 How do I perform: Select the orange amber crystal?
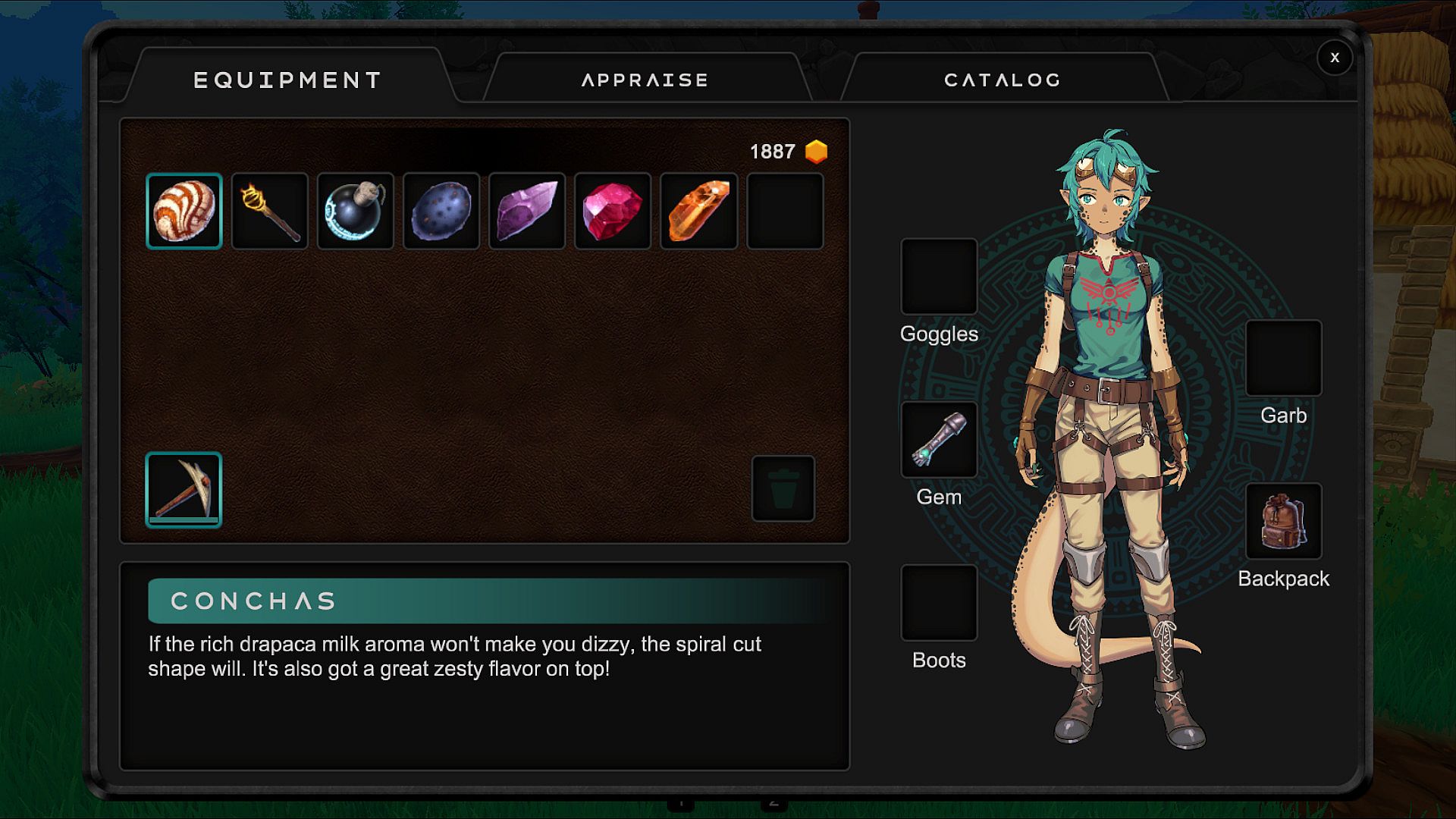pyautogui.click(x=698, y=211)
